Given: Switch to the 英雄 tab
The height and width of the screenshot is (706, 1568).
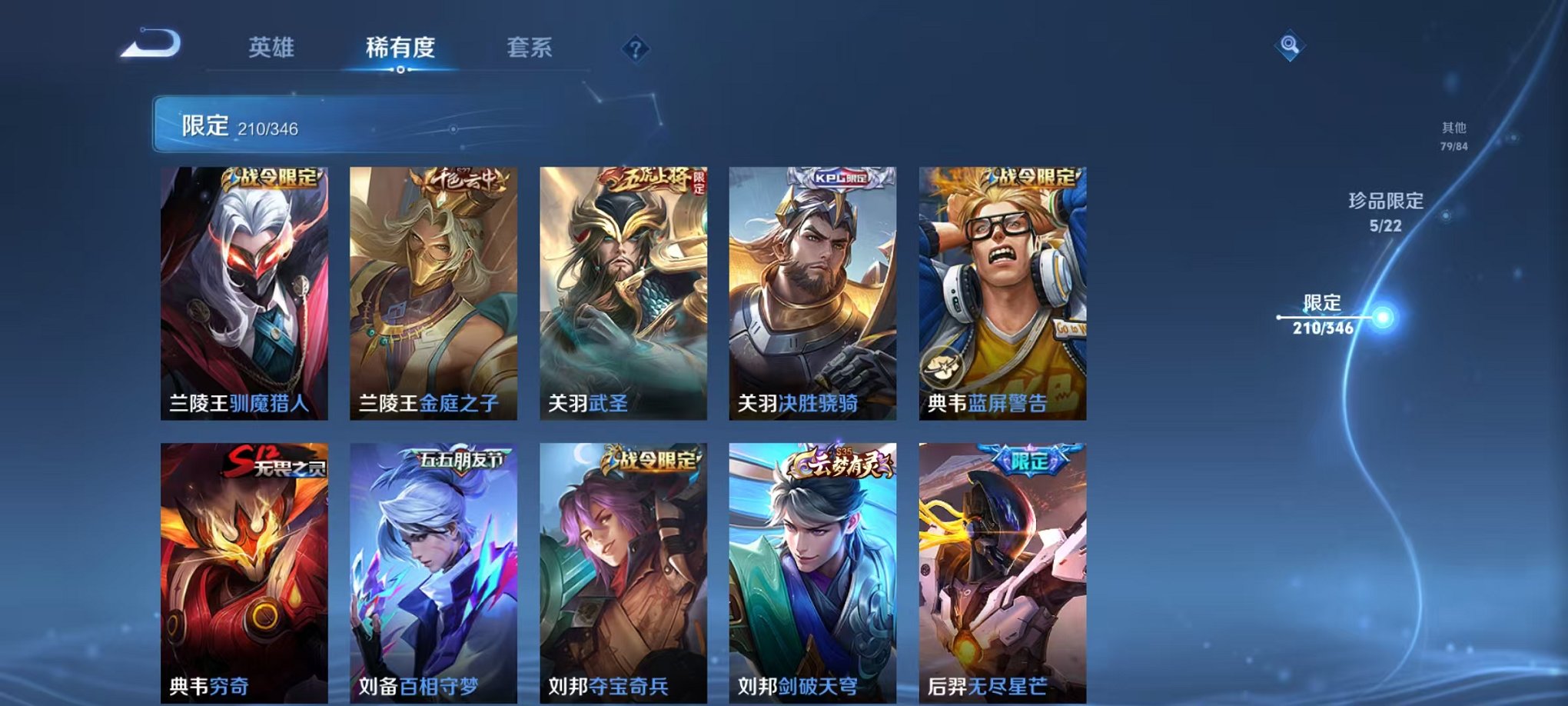Looking at the screenshot, I should [273, 48].
